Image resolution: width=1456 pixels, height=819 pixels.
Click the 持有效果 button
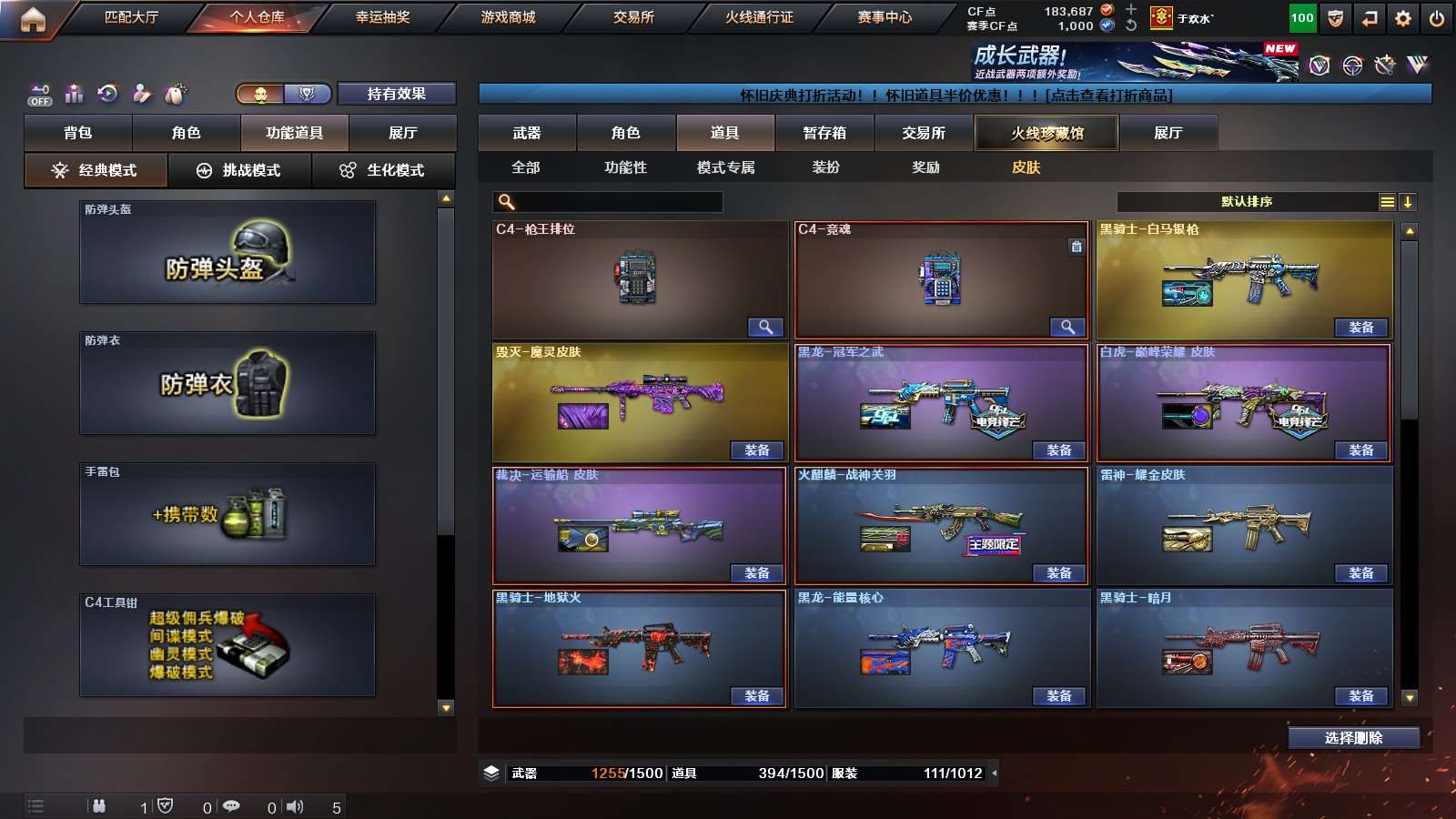[396, 94]
